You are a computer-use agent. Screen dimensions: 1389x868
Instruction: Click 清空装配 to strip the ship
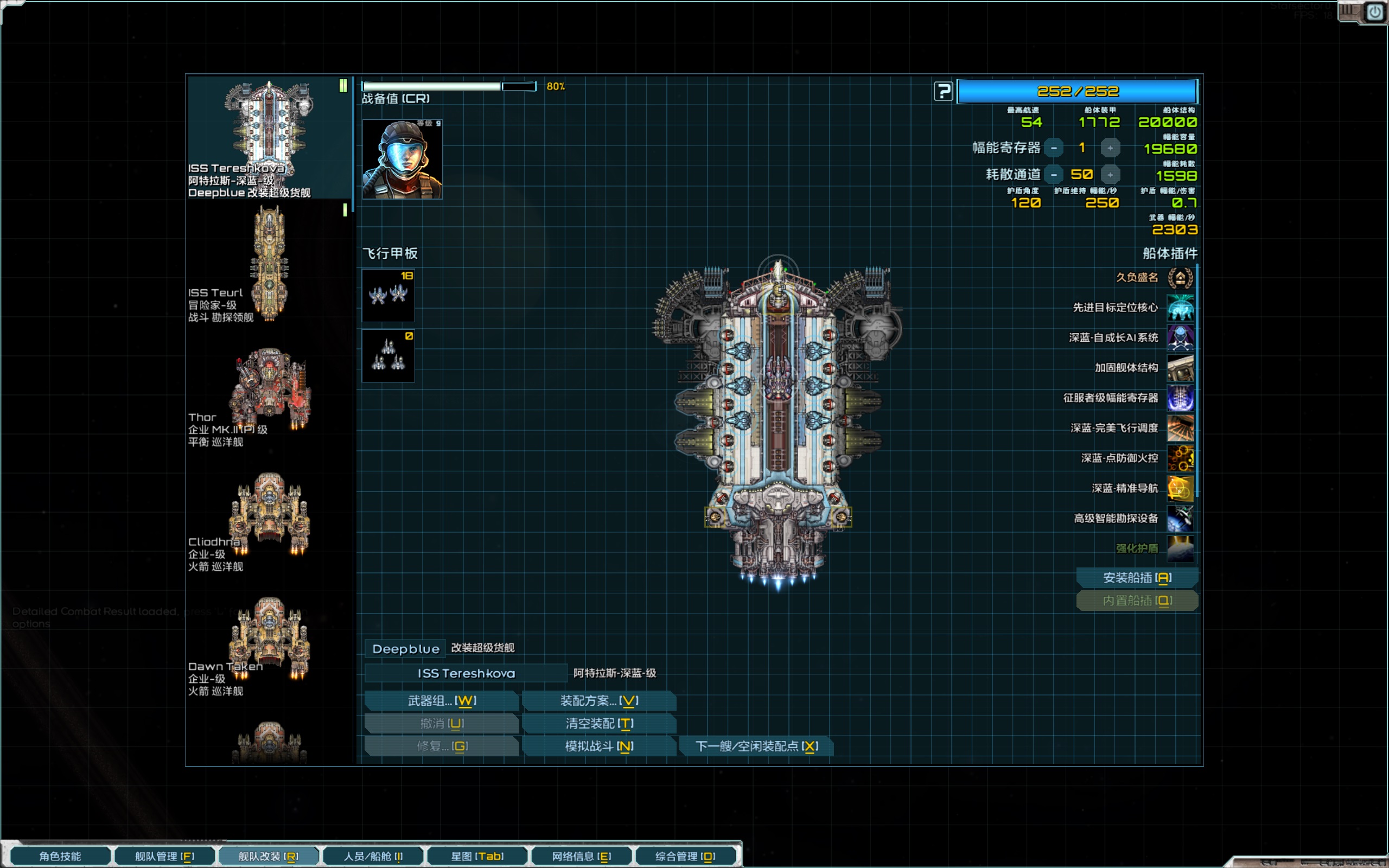click(x=598, y=723)
